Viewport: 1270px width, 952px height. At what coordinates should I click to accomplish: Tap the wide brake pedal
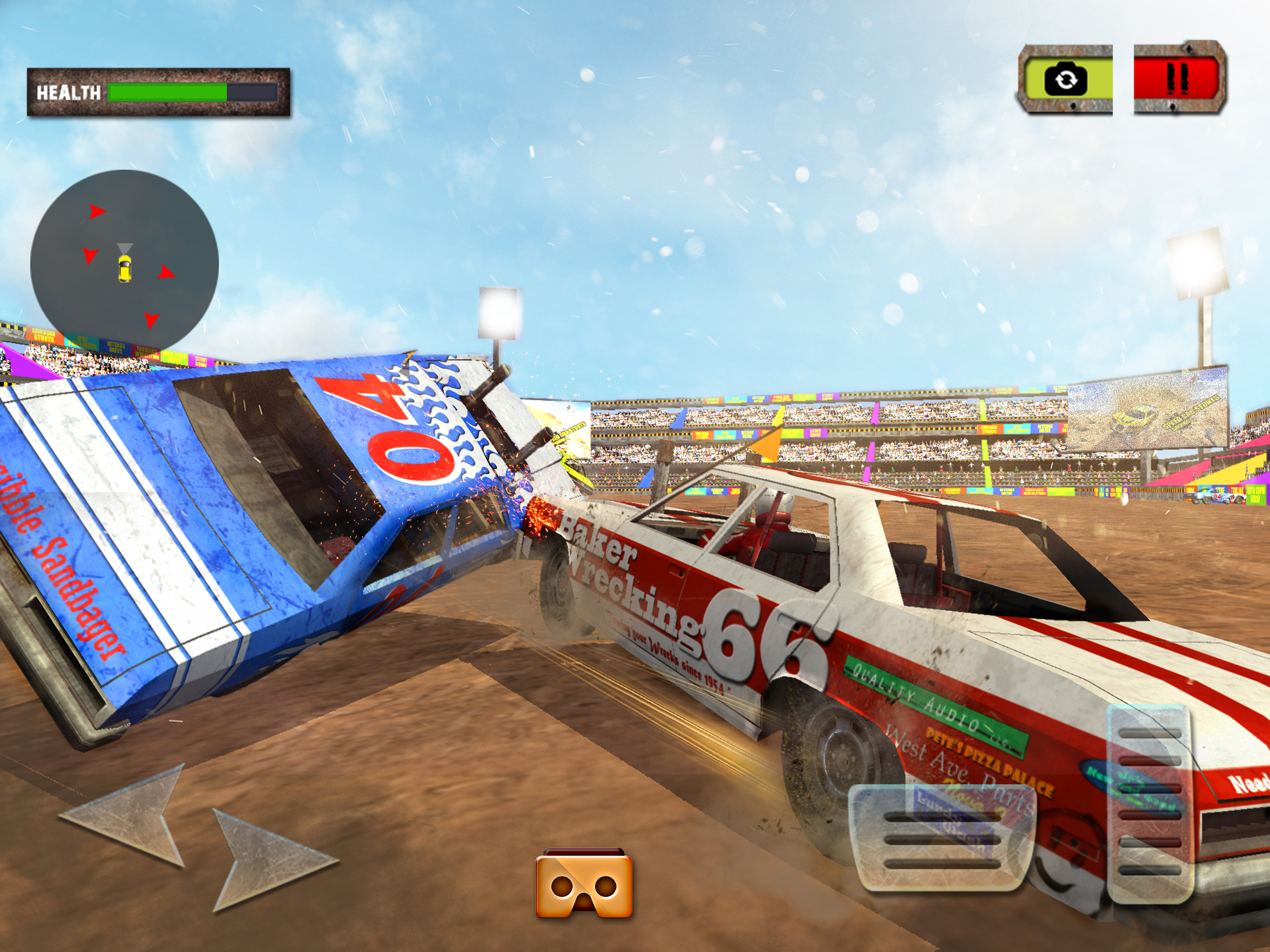(x=942, y=839)
